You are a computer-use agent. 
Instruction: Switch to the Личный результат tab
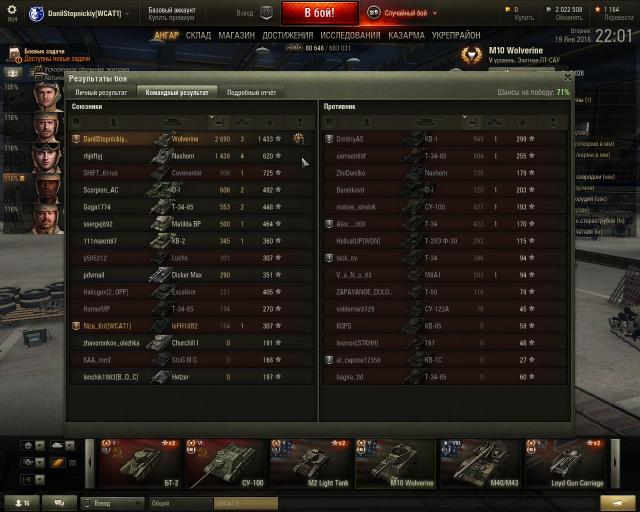click(101, 92)
